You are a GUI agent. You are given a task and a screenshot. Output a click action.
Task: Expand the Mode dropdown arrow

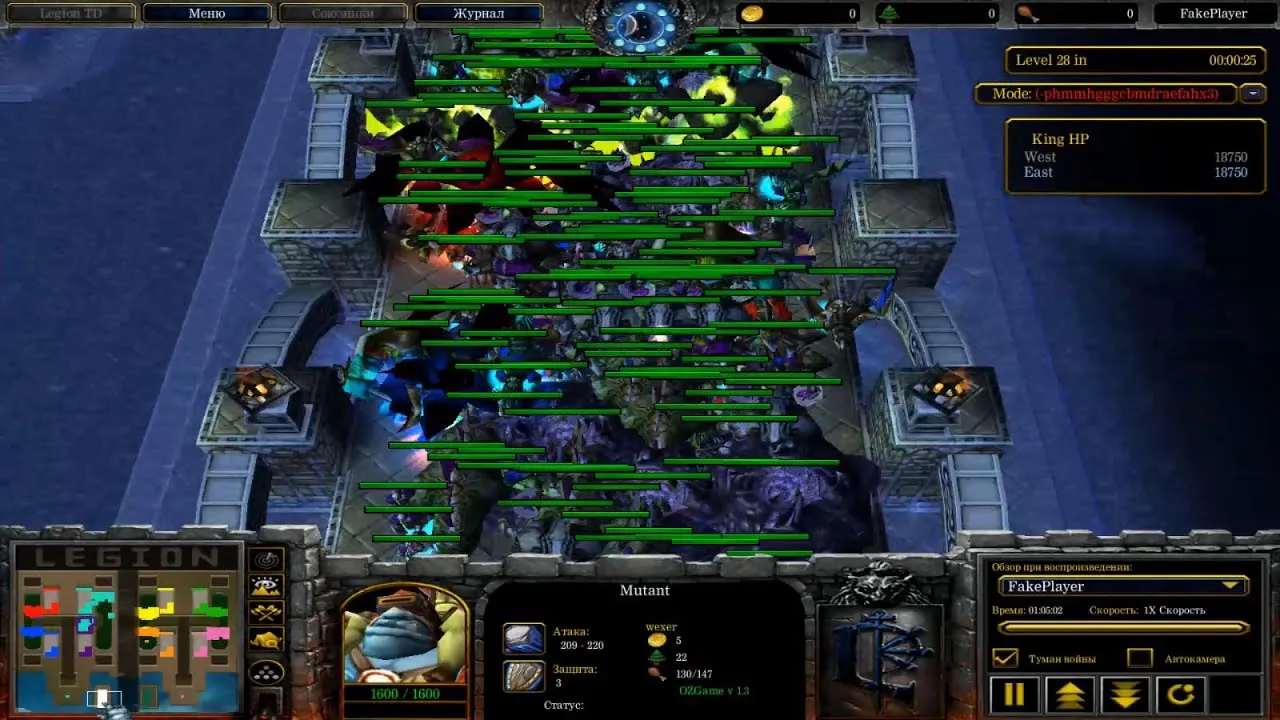click(x=1250, y=94)
